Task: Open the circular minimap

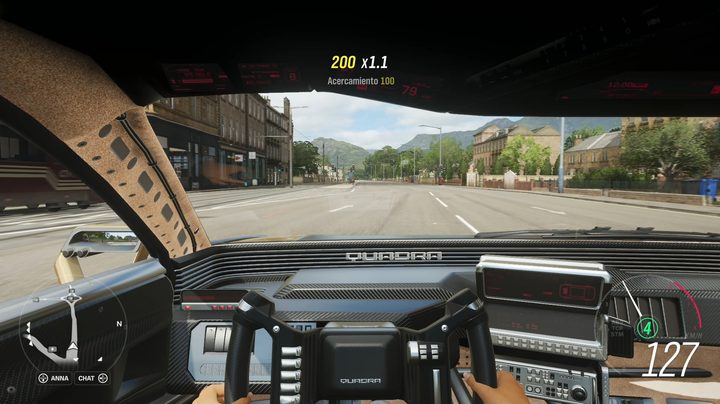Action: click(x=71, y=326)
